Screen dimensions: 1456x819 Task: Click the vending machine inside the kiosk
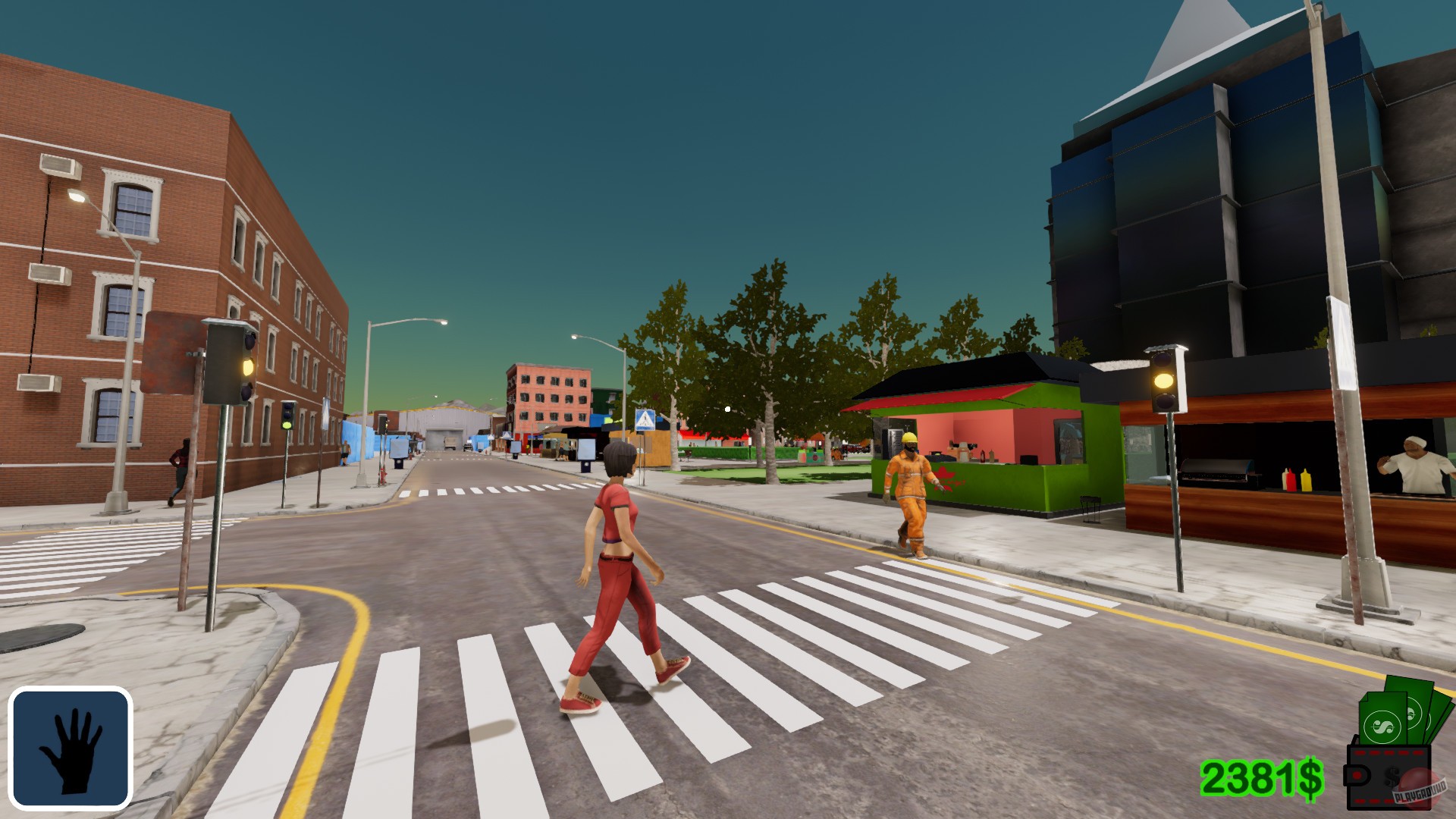click(896, 444)
